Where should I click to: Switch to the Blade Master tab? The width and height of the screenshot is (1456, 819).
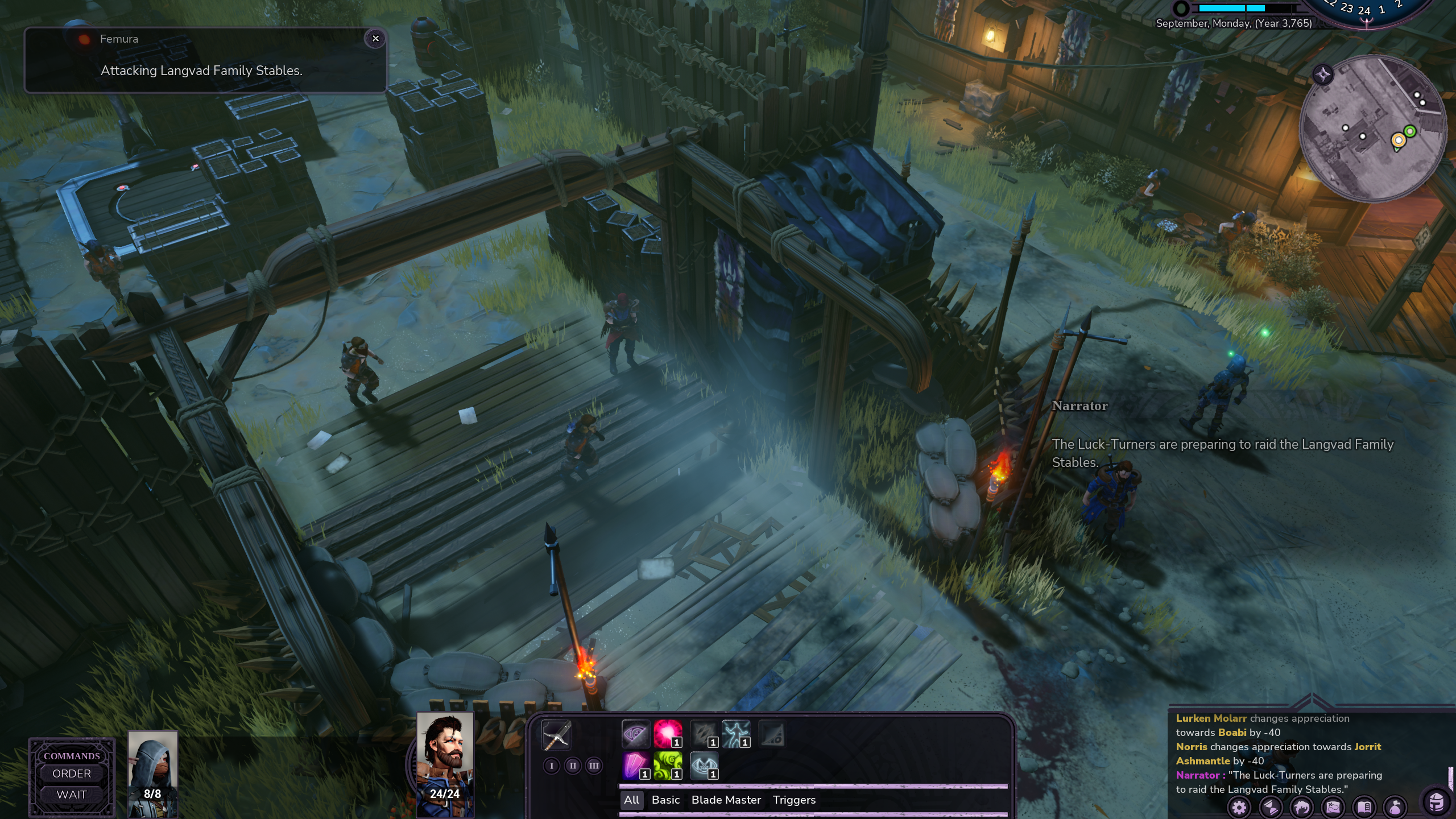coord(726,800)
